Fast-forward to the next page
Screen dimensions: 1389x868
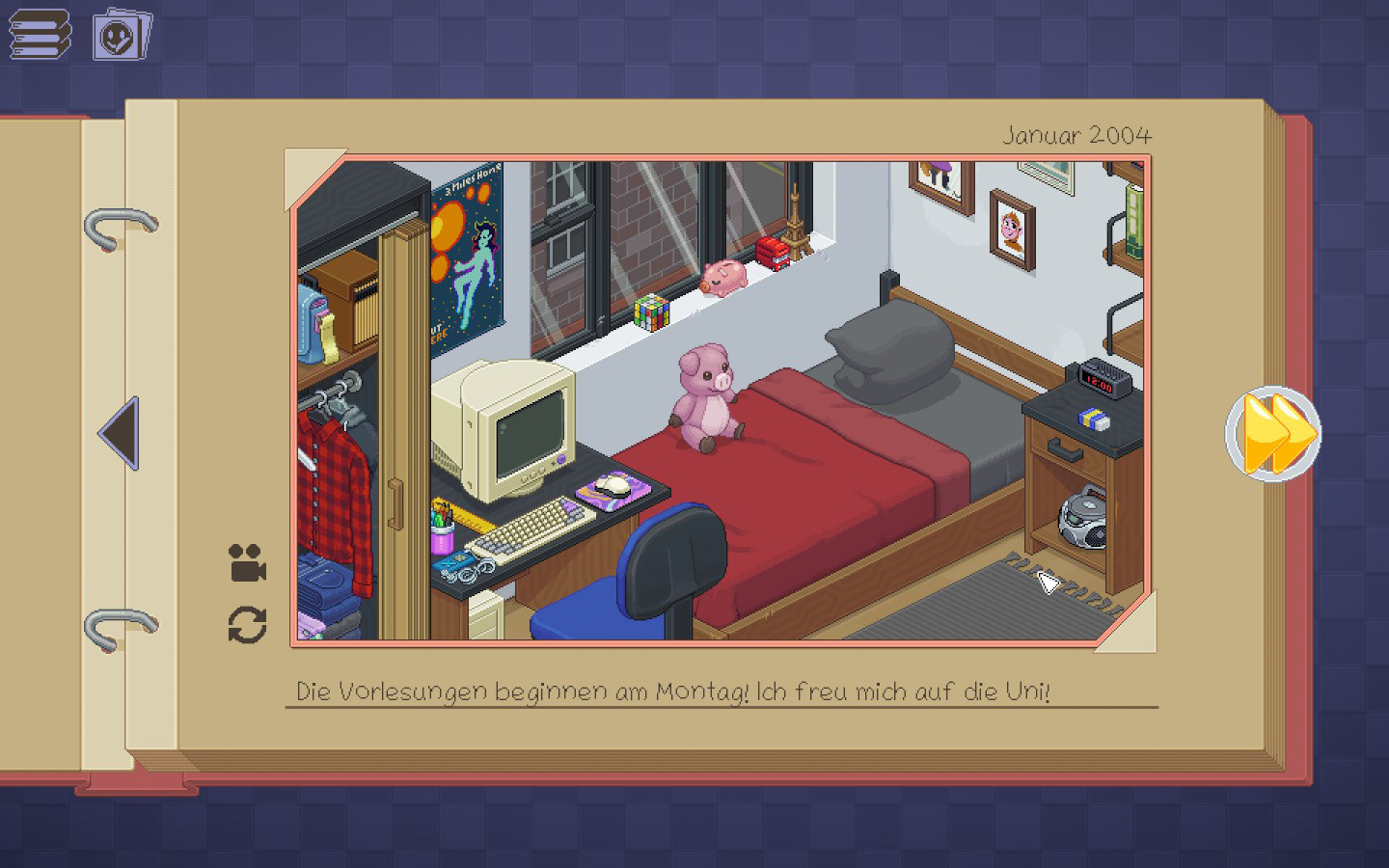(1274, 433)
